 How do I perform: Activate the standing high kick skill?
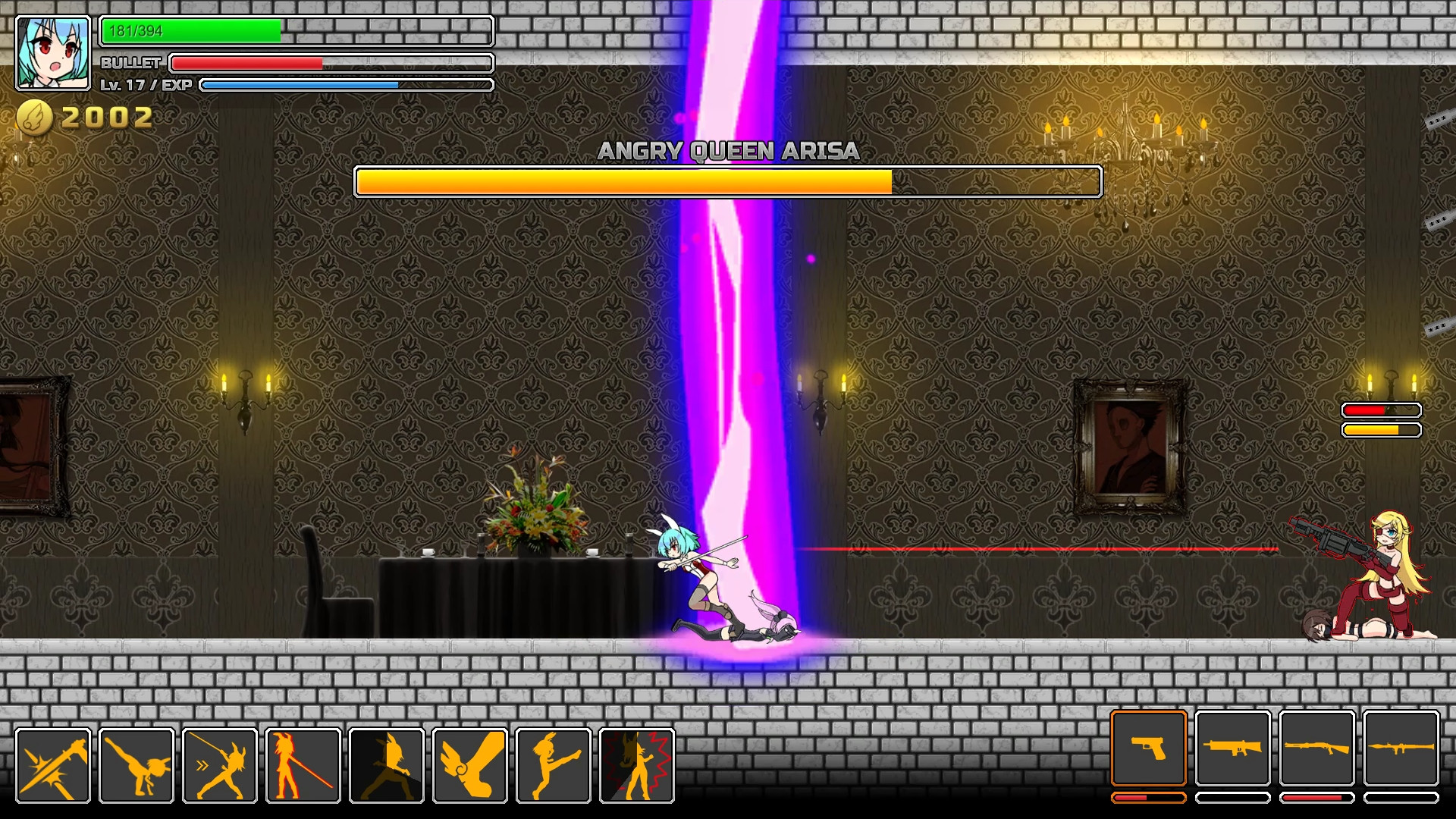pos(554,764)
